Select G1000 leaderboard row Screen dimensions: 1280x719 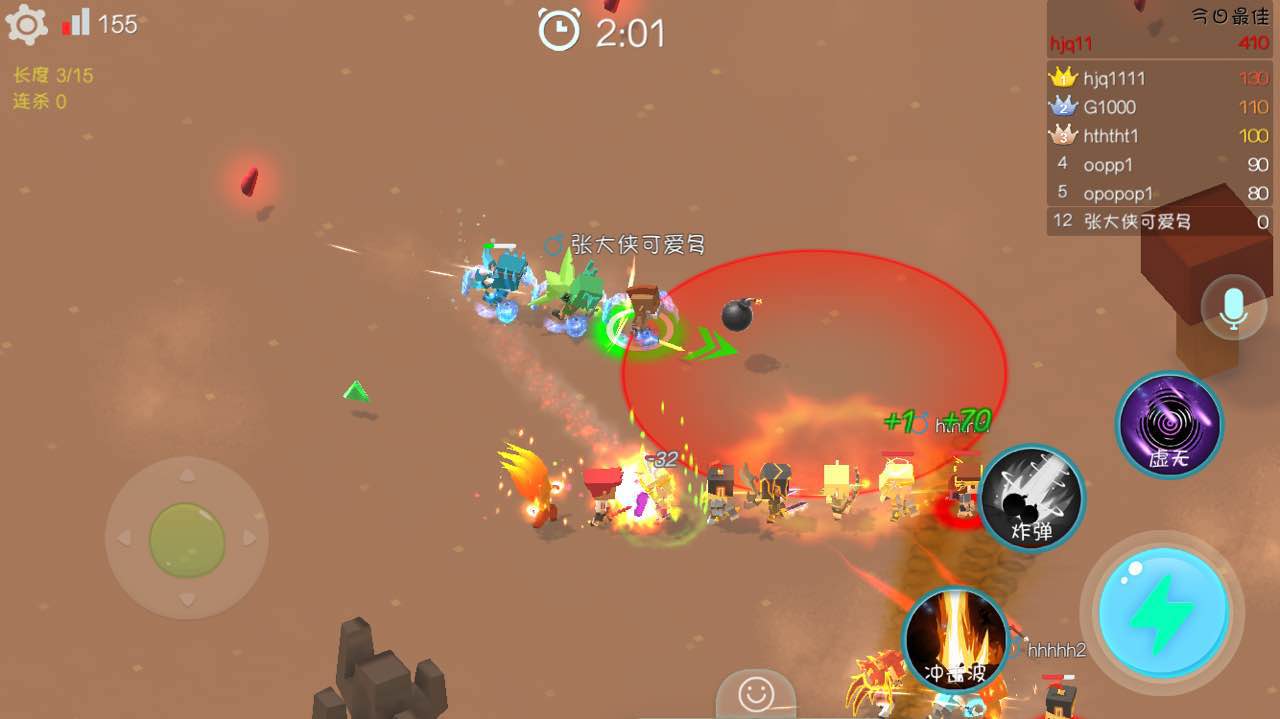point(1158,107)
